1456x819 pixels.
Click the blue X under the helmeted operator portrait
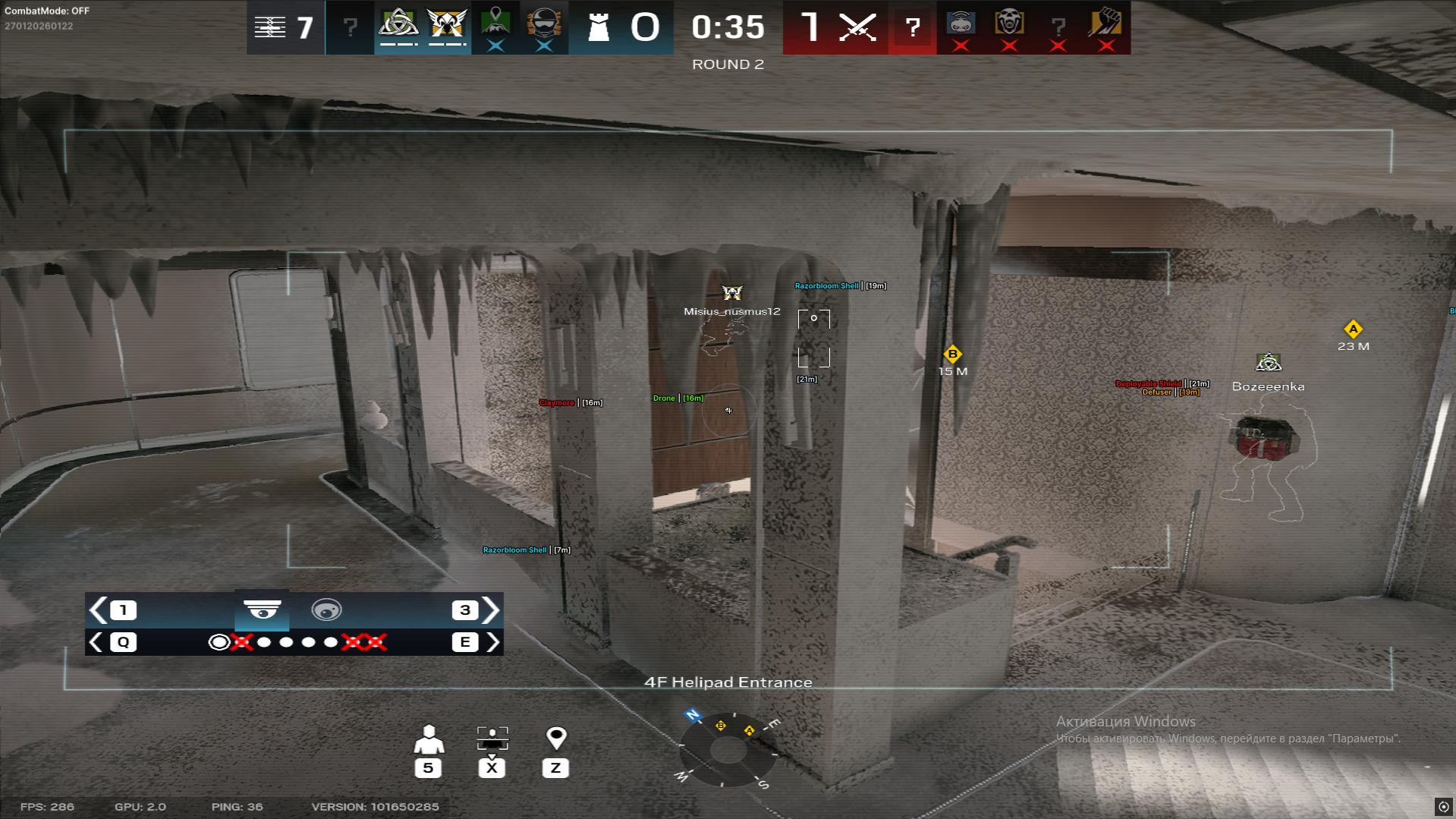point(543,46)
